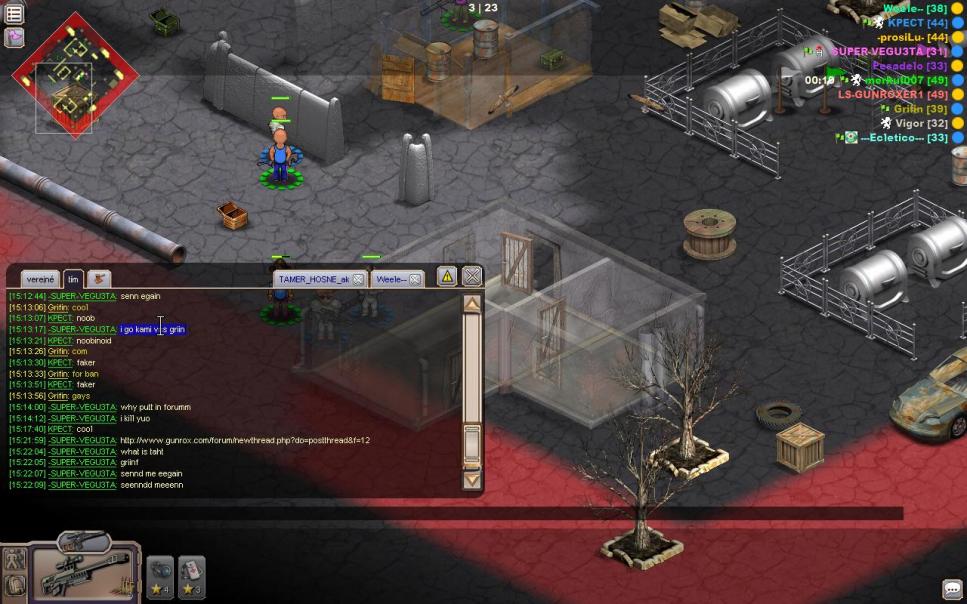The height and width of the screenshot is (604, 967).
Task: Click KPECT in the player list
Action: tap(904, 22)
